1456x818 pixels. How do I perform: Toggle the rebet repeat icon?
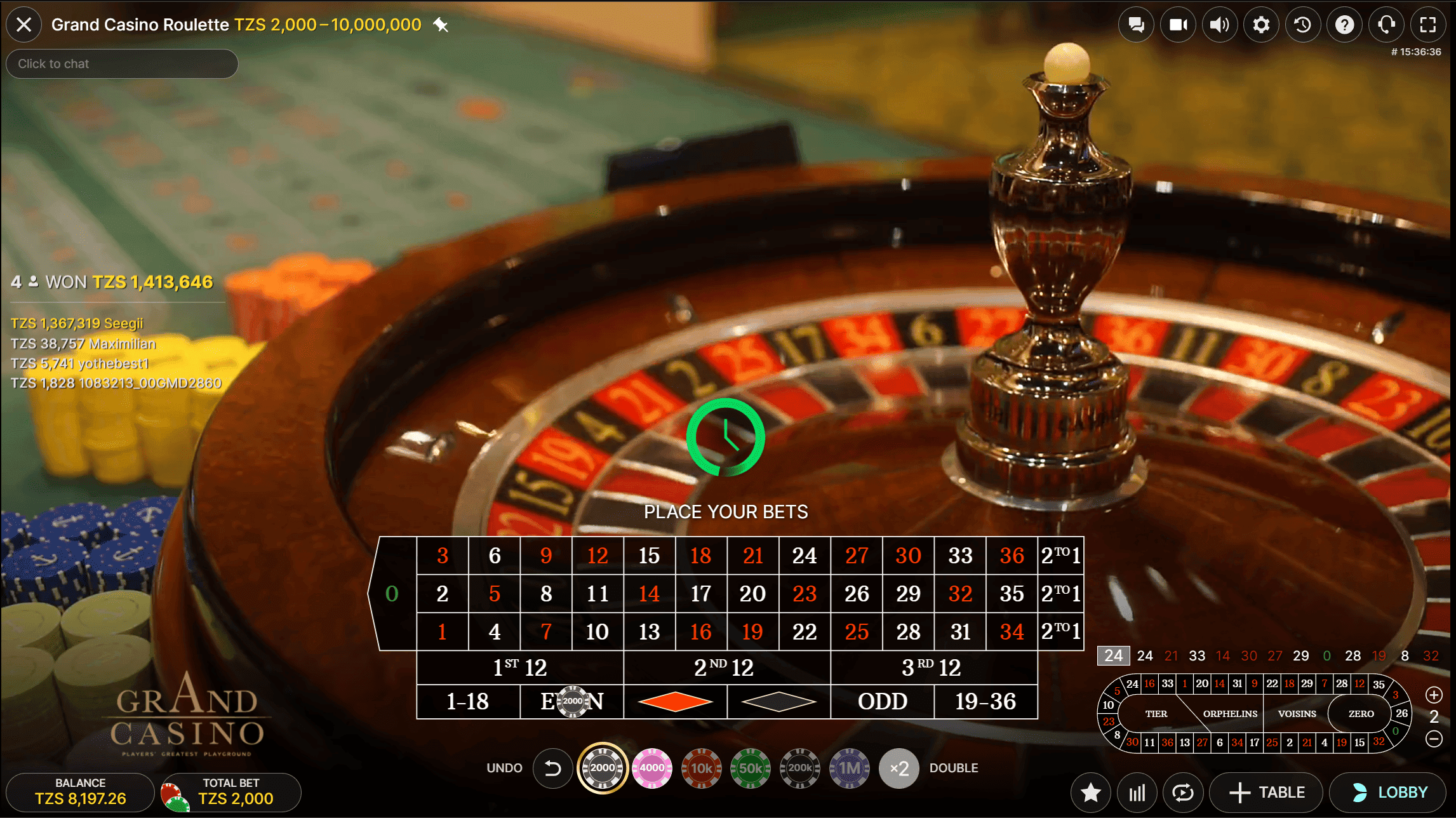1183,792
